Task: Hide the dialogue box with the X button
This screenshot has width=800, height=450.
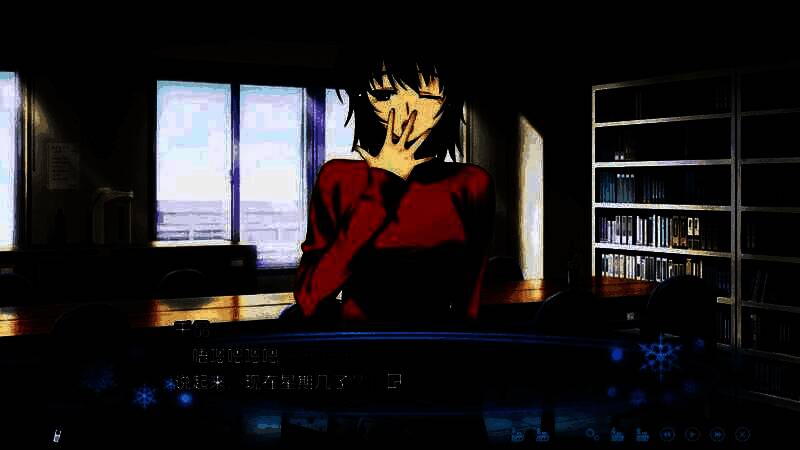Action: click(x=742, y=434)
